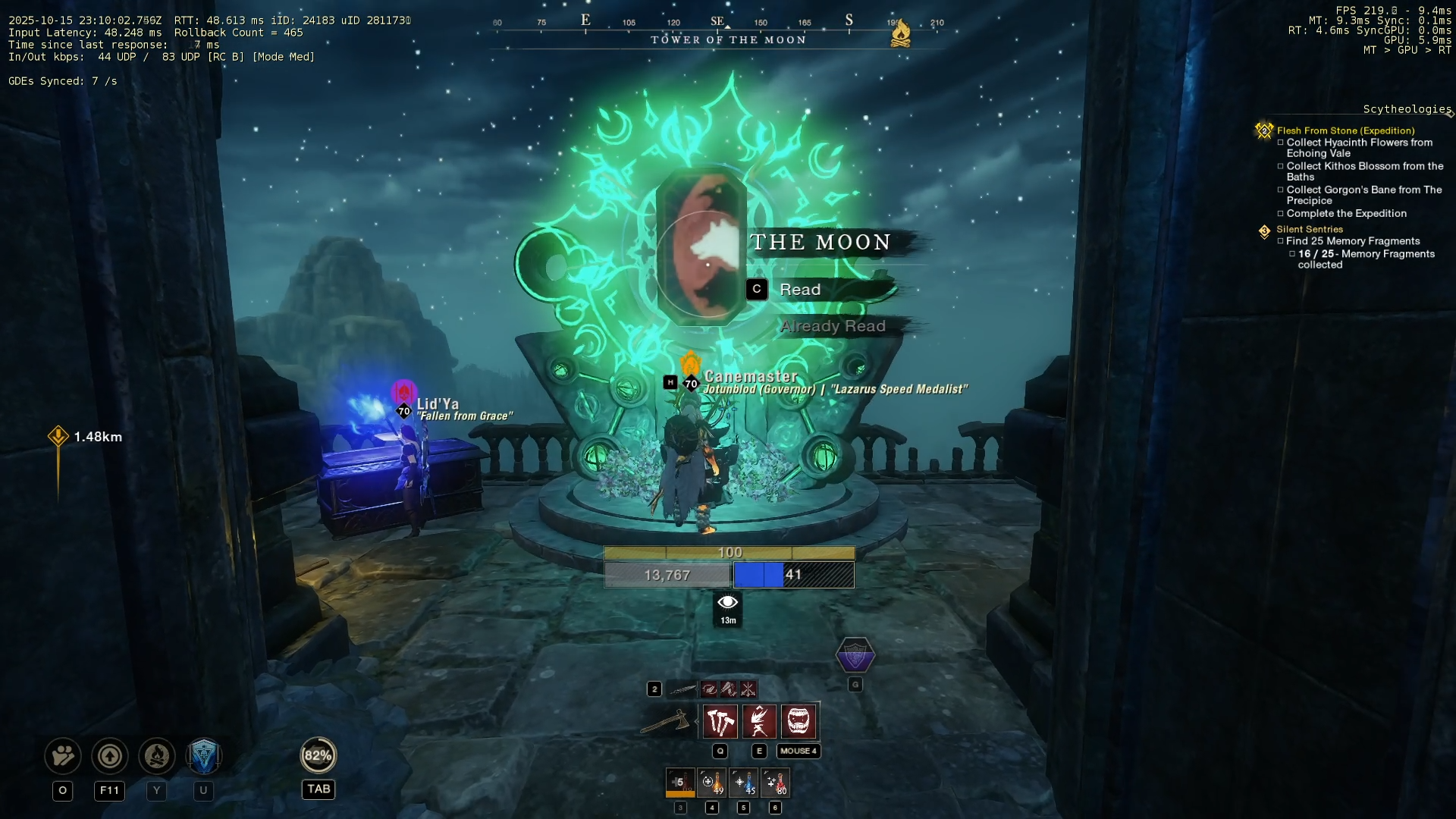This screenshot has width=1456, height=819.
Task: Click the eye status icon showing 13m
Action: 728,609
